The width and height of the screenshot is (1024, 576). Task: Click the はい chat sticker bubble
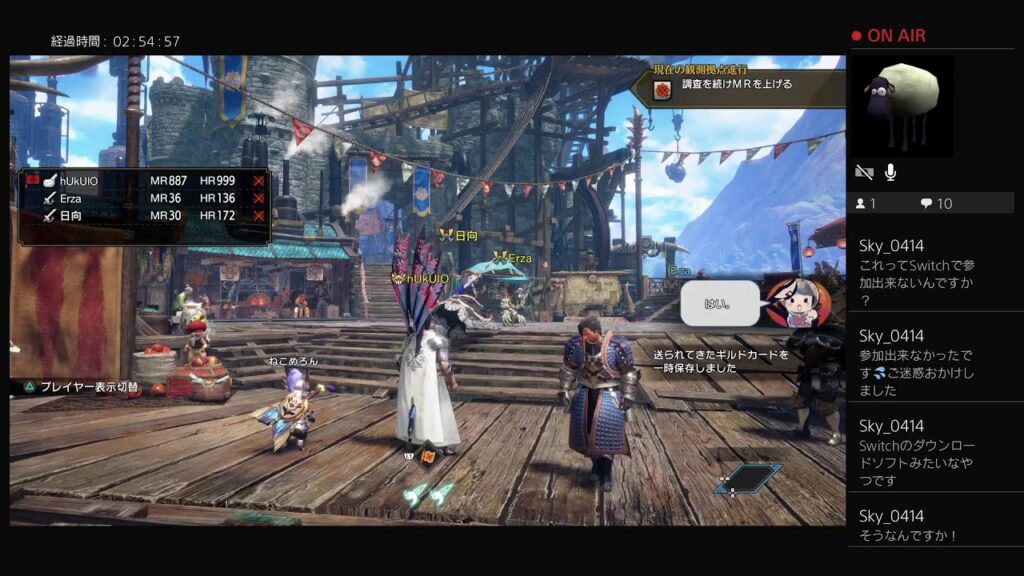pyautogui.click(x=719, y=303)
